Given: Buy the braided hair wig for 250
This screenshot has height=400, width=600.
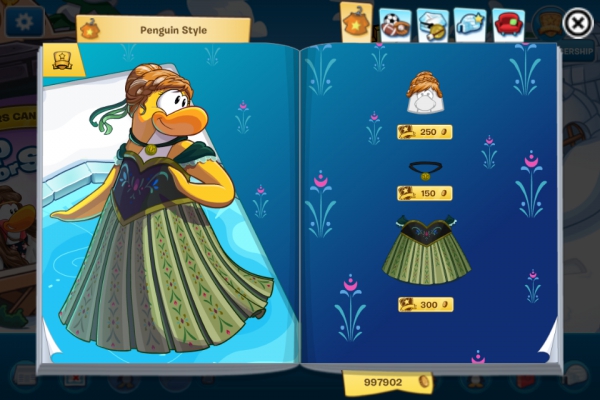Looking at the screenshot, I should (x=424, y=131).
